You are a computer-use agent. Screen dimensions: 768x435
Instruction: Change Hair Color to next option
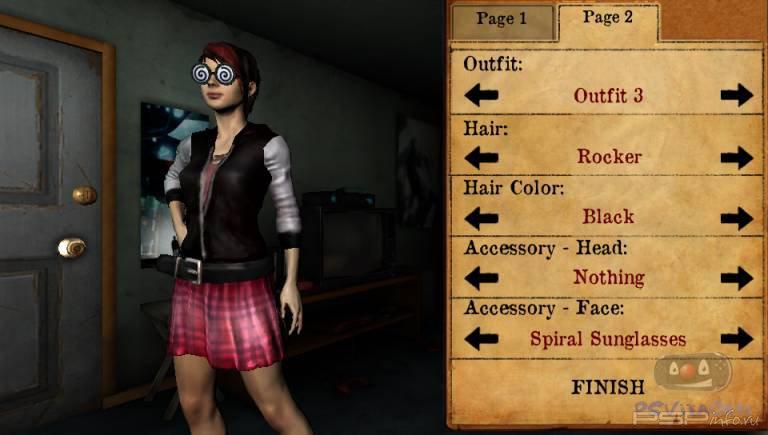(736, 217)
